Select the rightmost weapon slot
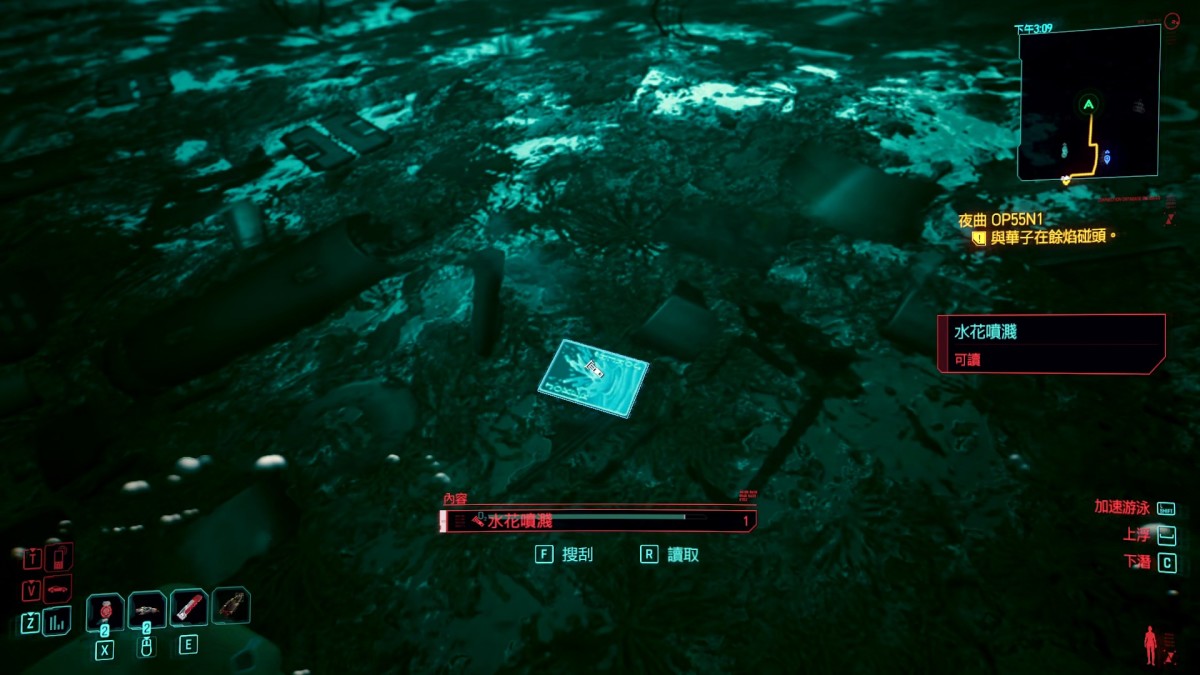Viewport: 1200px width, 675px height. (x=231, y=604)
